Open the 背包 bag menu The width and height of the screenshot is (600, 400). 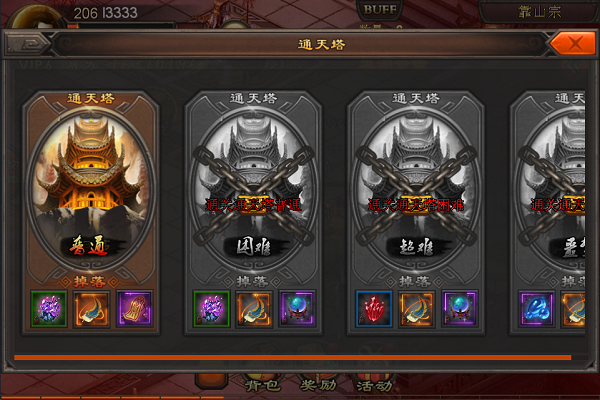[260, 383]
